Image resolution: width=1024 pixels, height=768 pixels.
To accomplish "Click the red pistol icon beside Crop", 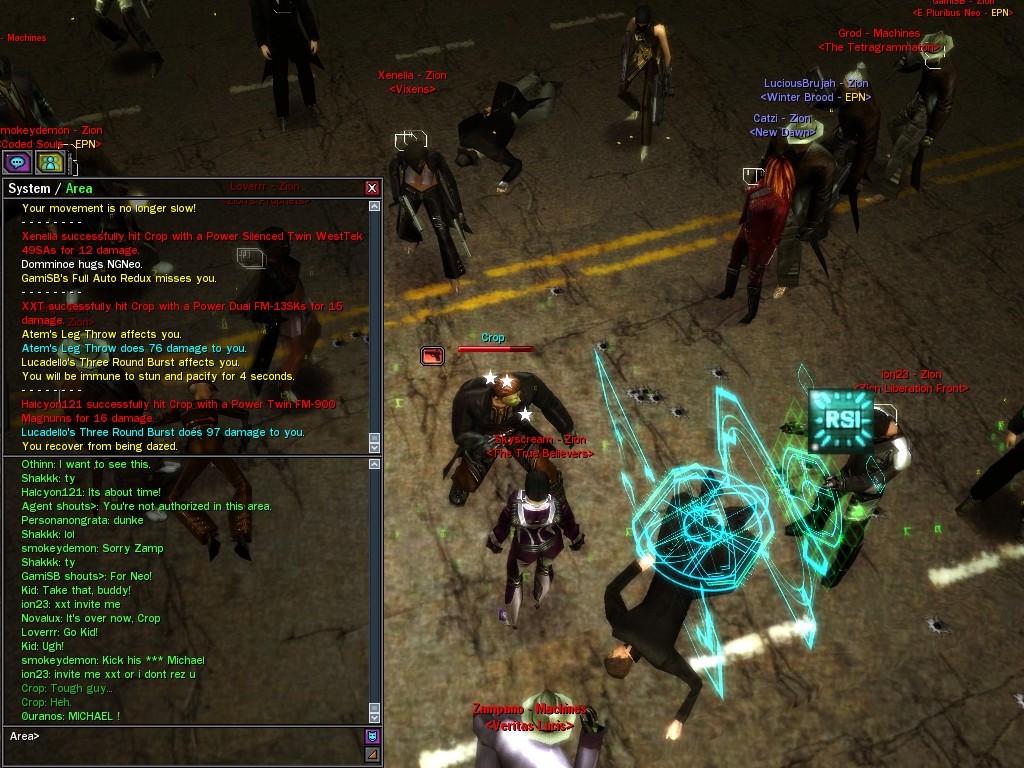I will click(432, 355).
